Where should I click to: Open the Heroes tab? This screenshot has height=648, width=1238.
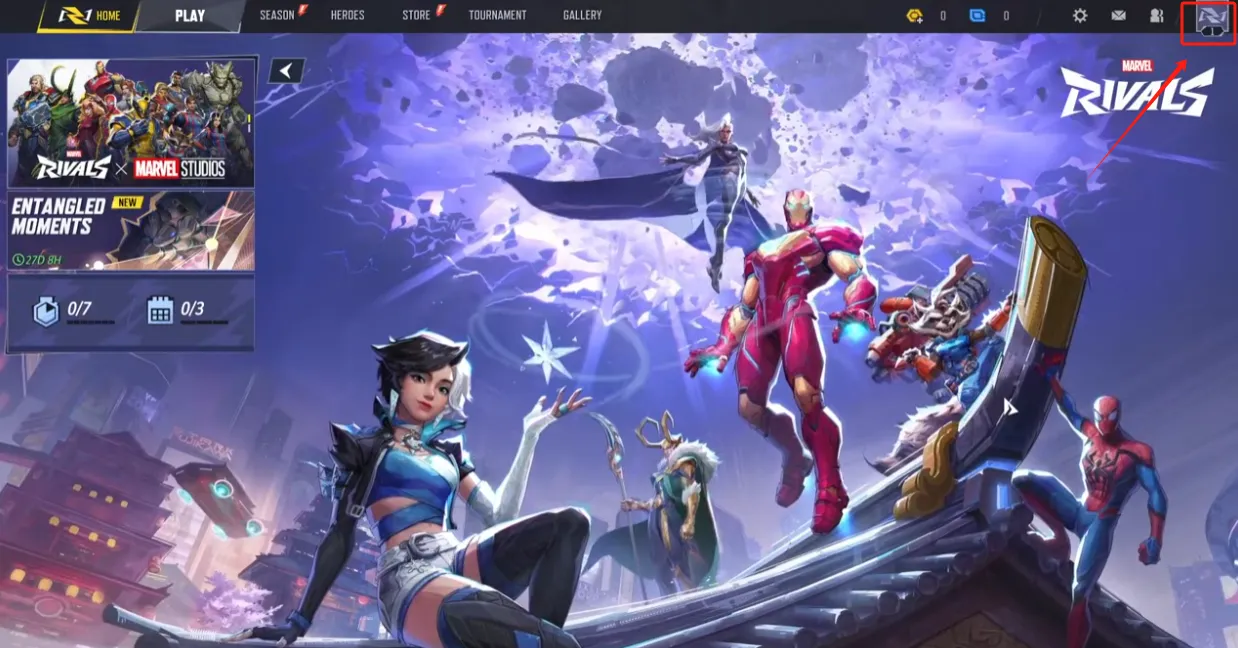click(x=347, y=16)
